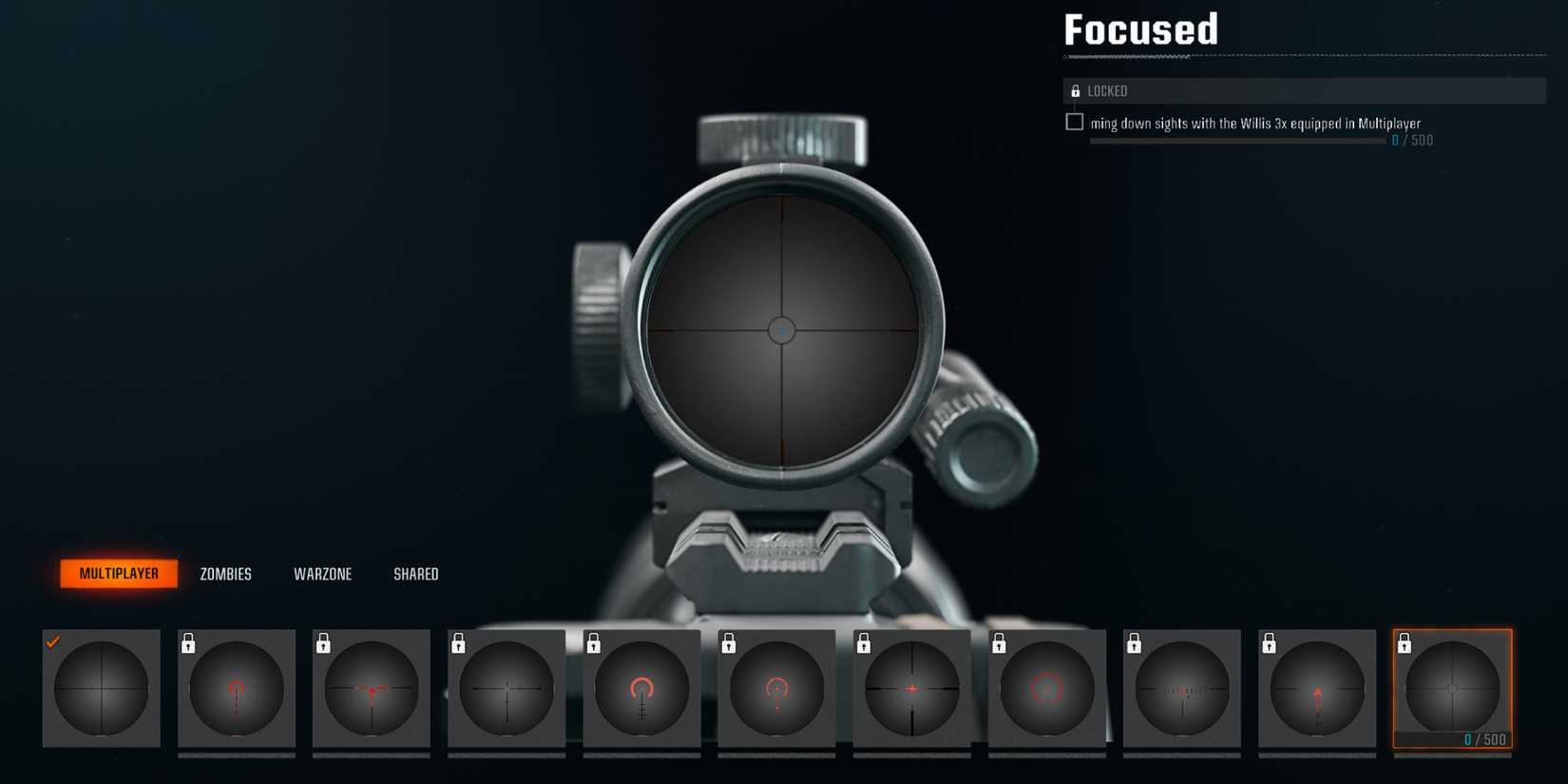Toggle the Willis 3x challenge checkbox

tap(1074, 122)
